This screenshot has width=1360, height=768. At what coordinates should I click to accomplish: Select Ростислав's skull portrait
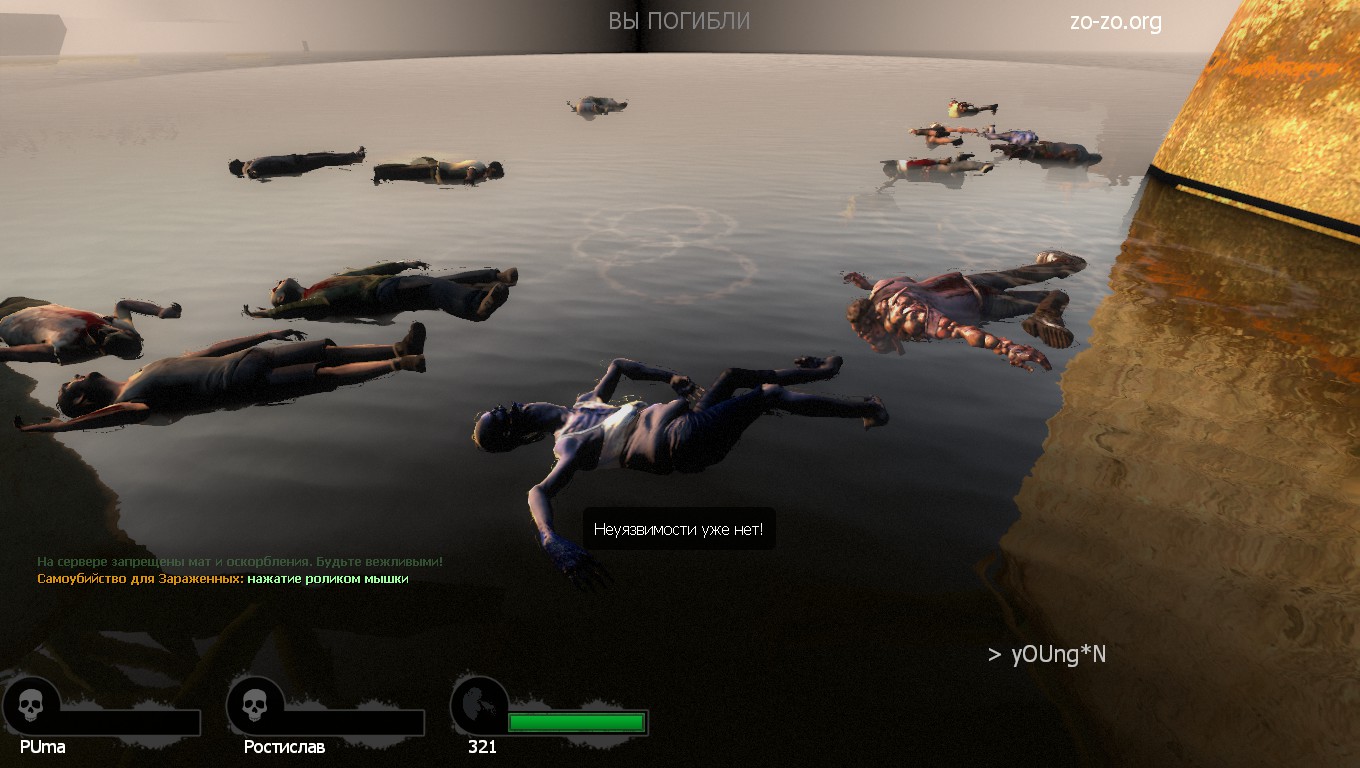pyautogui.click(x=255, y=706)
